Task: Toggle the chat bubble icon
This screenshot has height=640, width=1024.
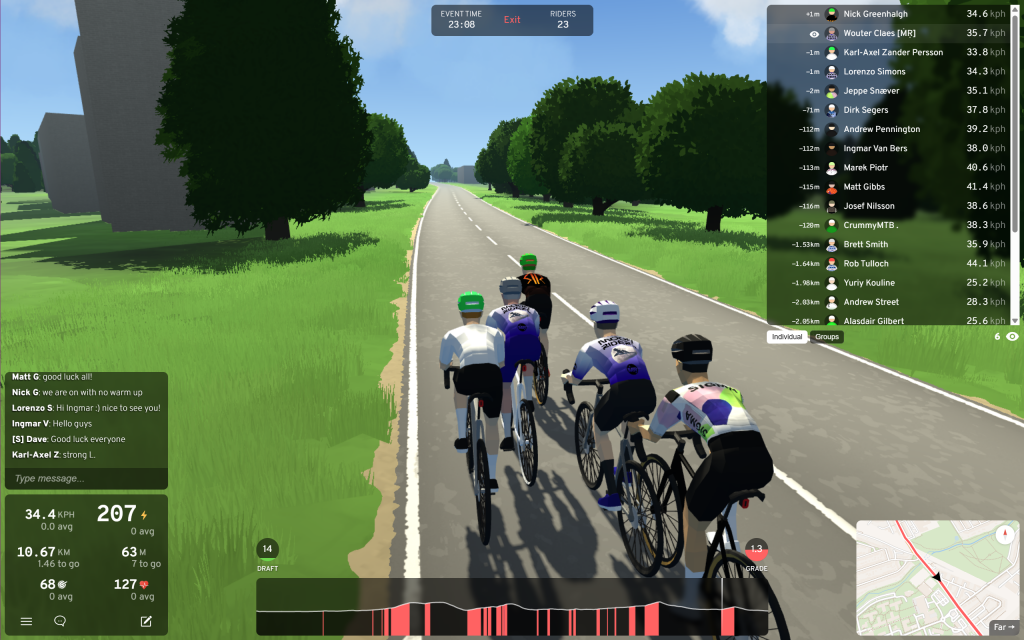Action: [60, 621]
